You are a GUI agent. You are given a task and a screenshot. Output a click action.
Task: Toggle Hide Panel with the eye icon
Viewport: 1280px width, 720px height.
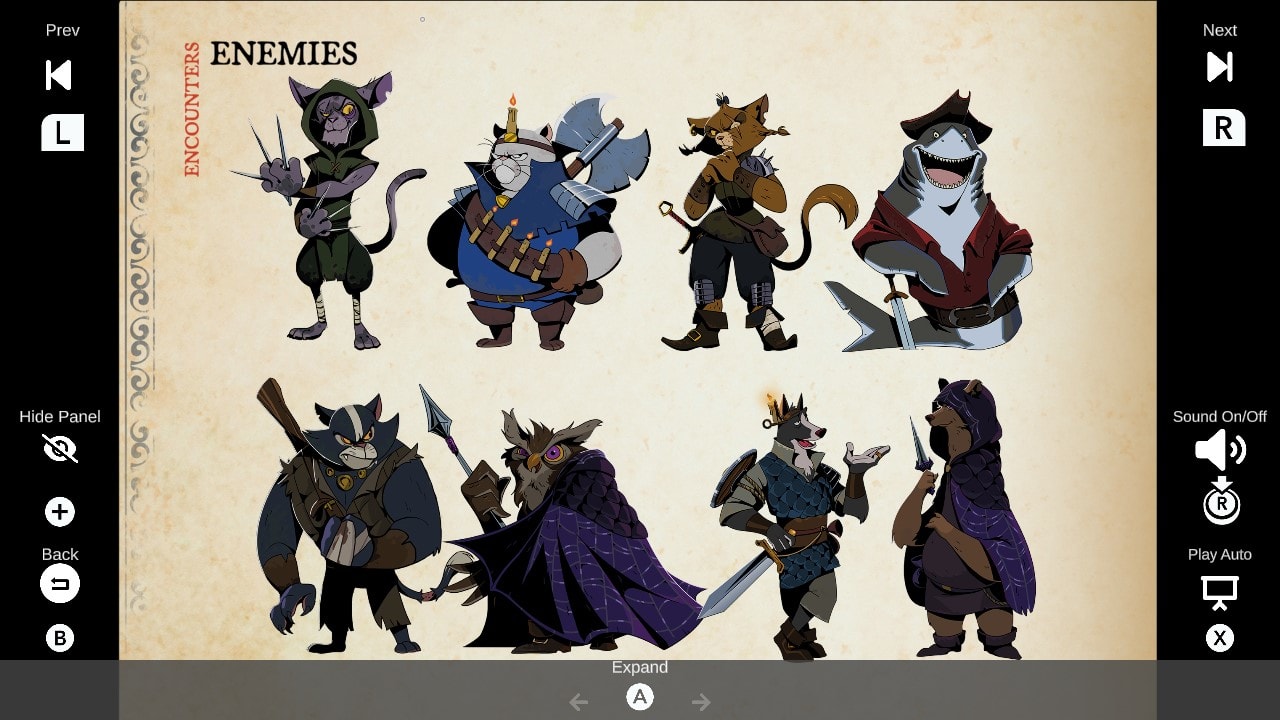[60, 449]
